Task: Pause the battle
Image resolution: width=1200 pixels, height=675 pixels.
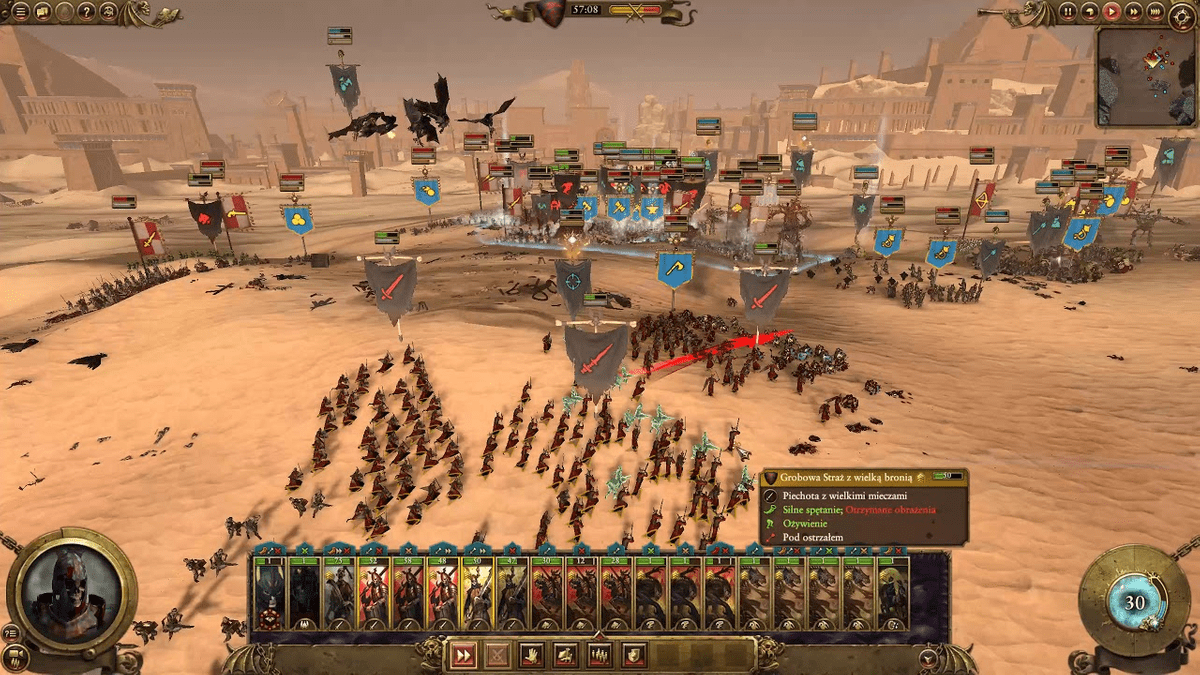Action: (1068, 13)
